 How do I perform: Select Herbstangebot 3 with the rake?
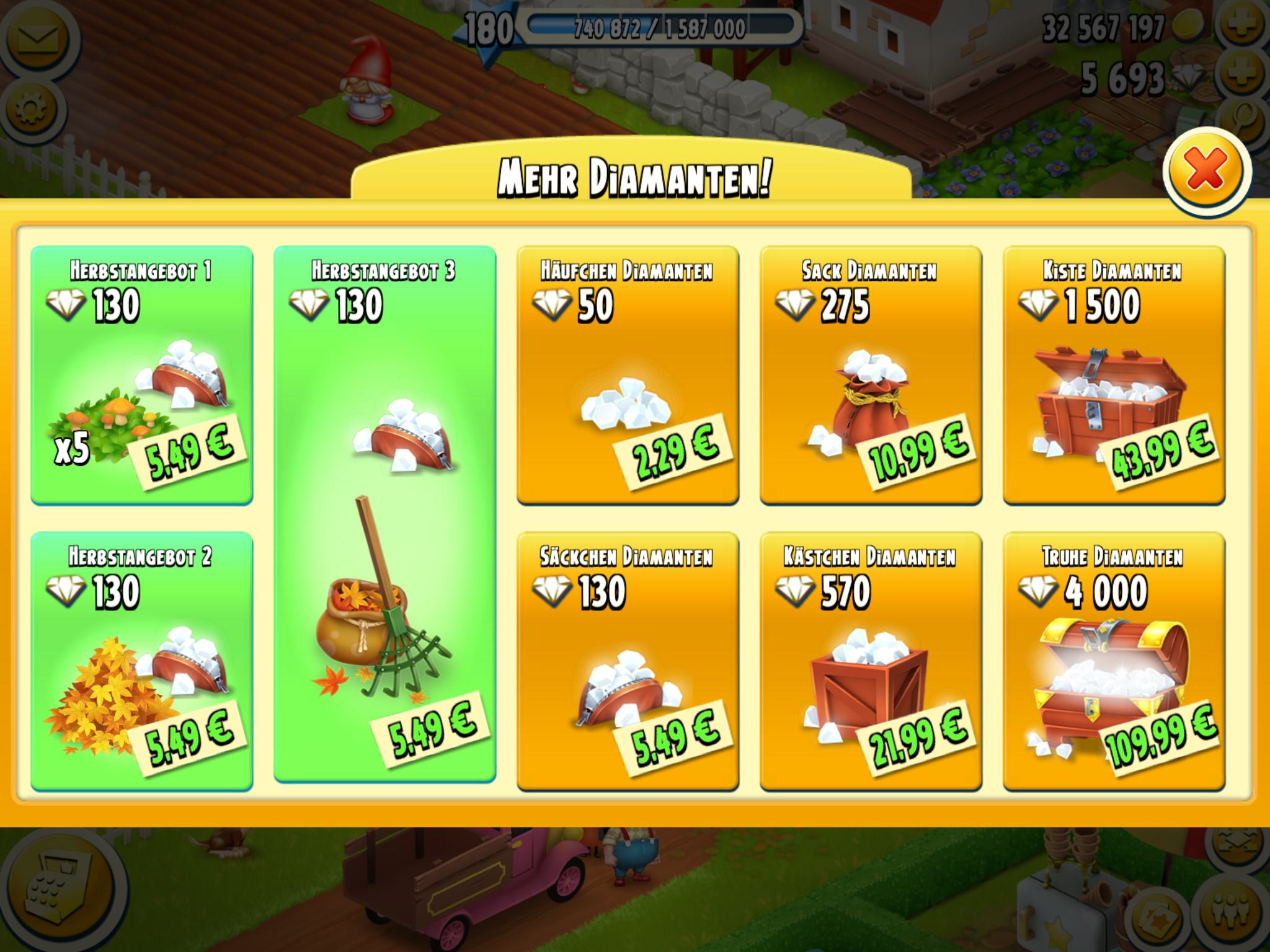click(384, 514)
